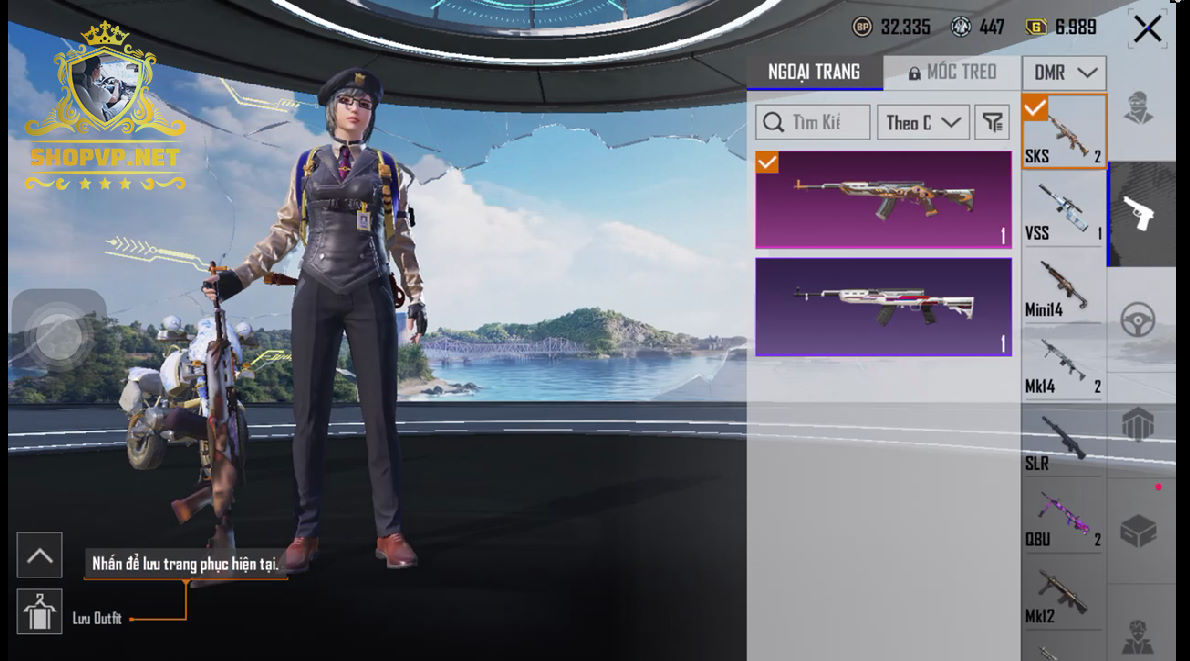Viewport: 1190px width, 661px height.
Task: Open the DMR weapon type dropdown
Action: [x=1064, y=73]
